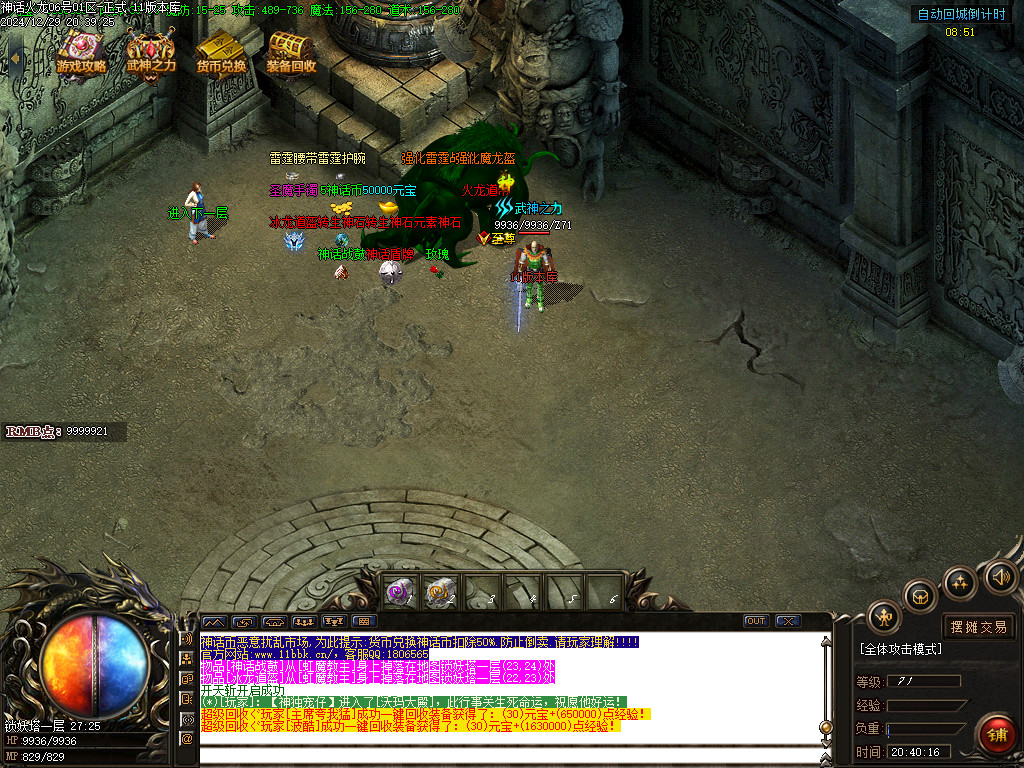Open the red 铺 shop button
This screenshot has width=1024, height=768.
pyautogui.click(x=996, y=735)
